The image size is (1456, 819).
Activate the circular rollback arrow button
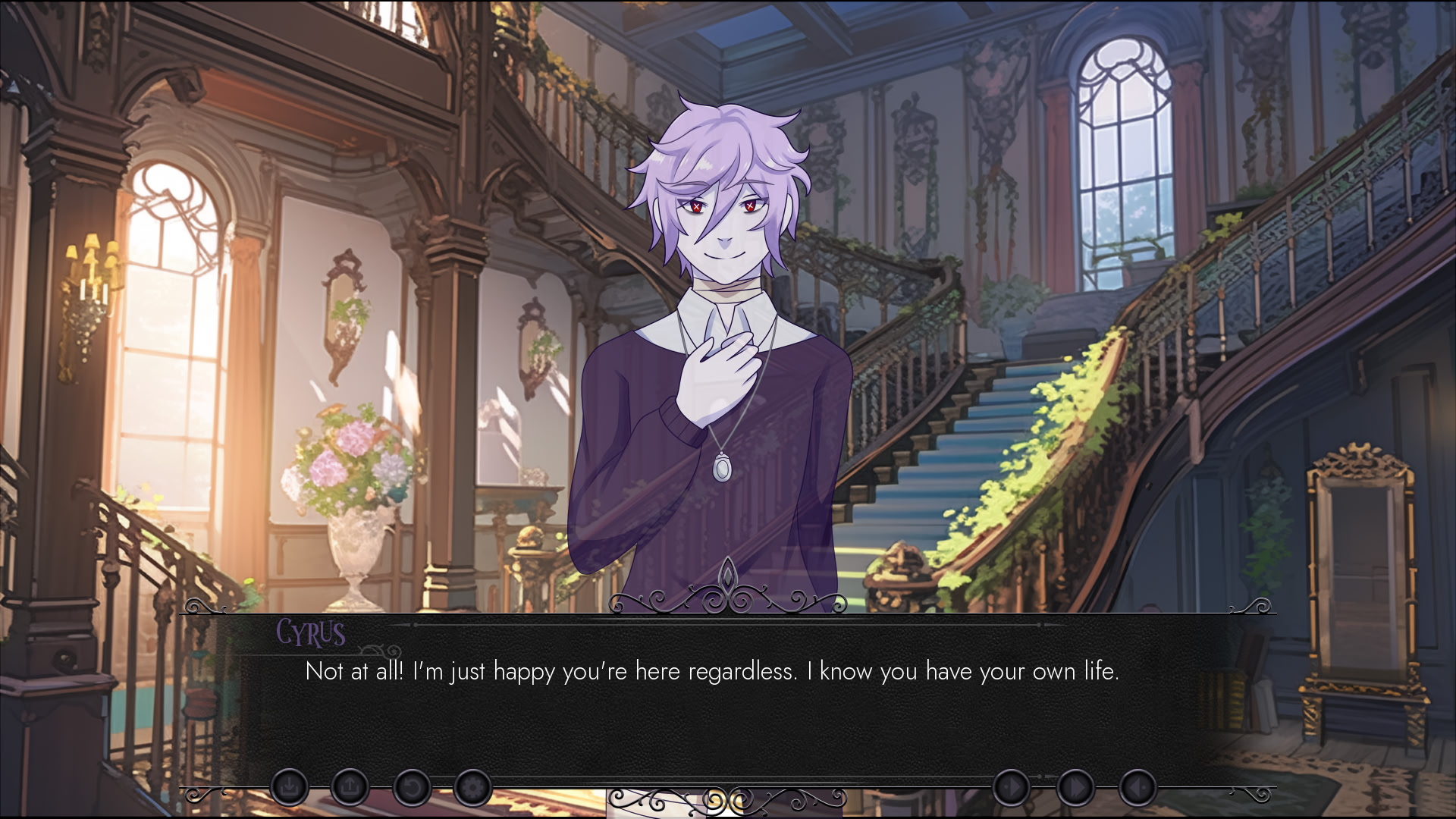pyautogui.click(x=411, y=788)
